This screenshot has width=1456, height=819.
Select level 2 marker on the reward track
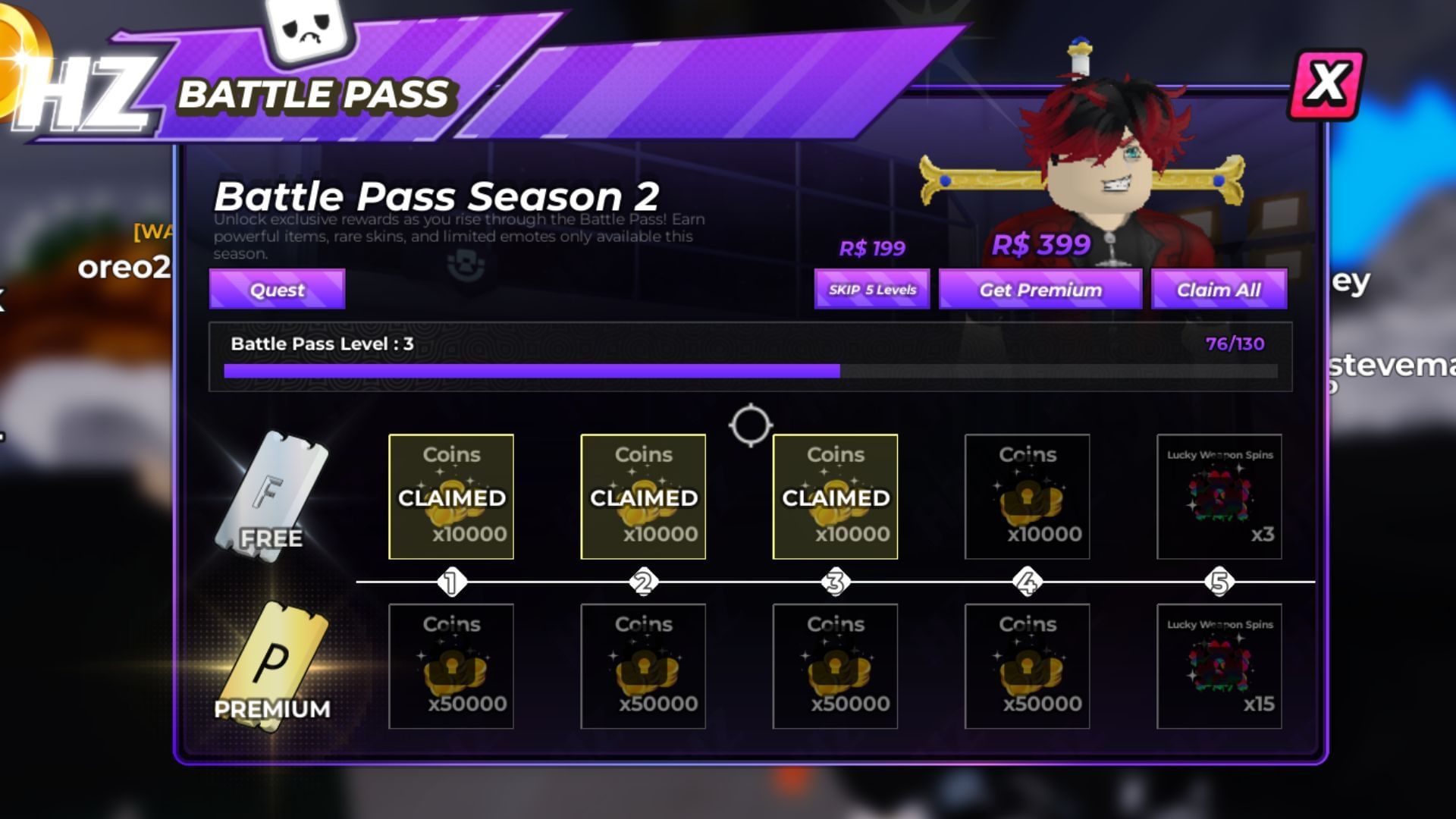(x=643, y=582)
